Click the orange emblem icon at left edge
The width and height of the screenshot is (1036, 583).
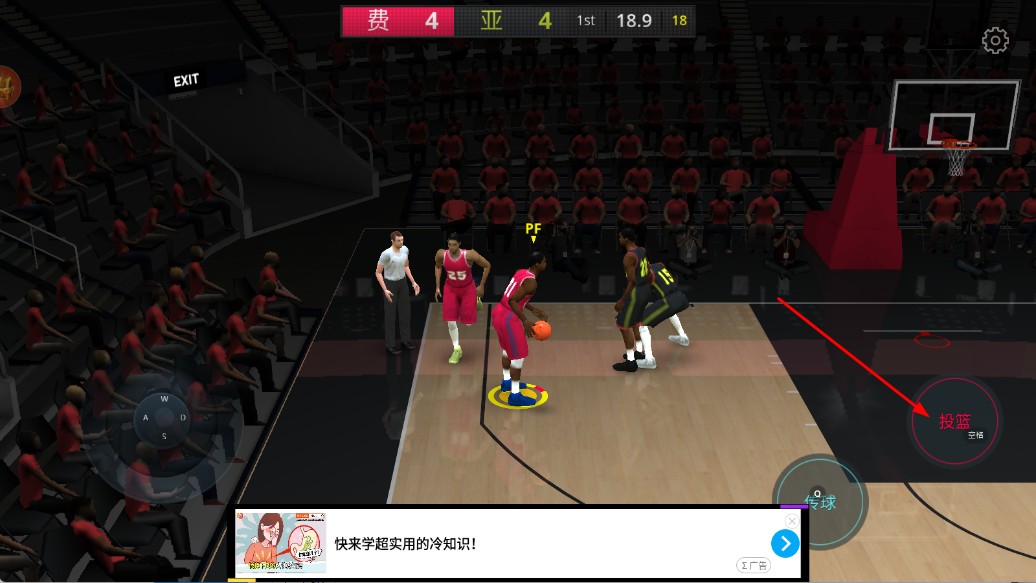click(7, 87)
